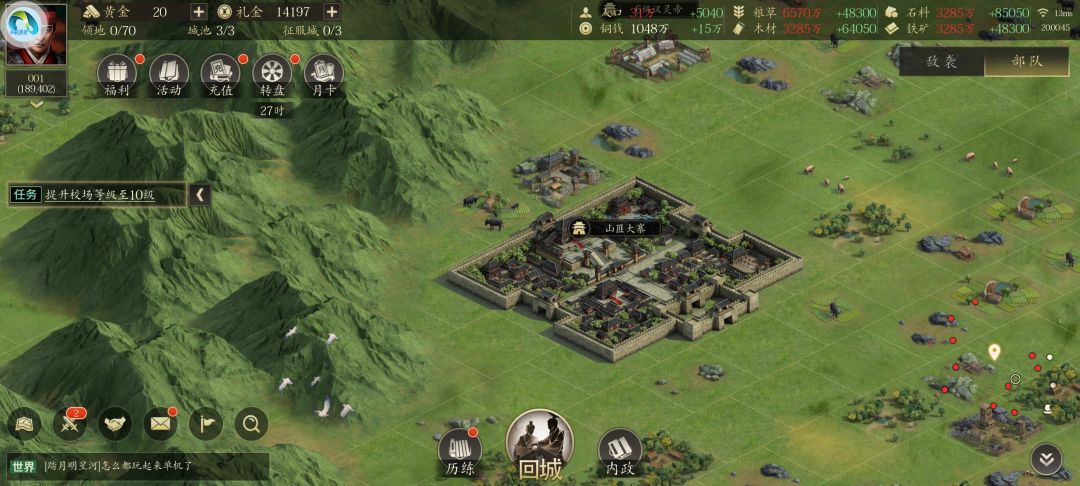
Task: Collapse the 任务 quest tracker arrow
Action: 200,195
